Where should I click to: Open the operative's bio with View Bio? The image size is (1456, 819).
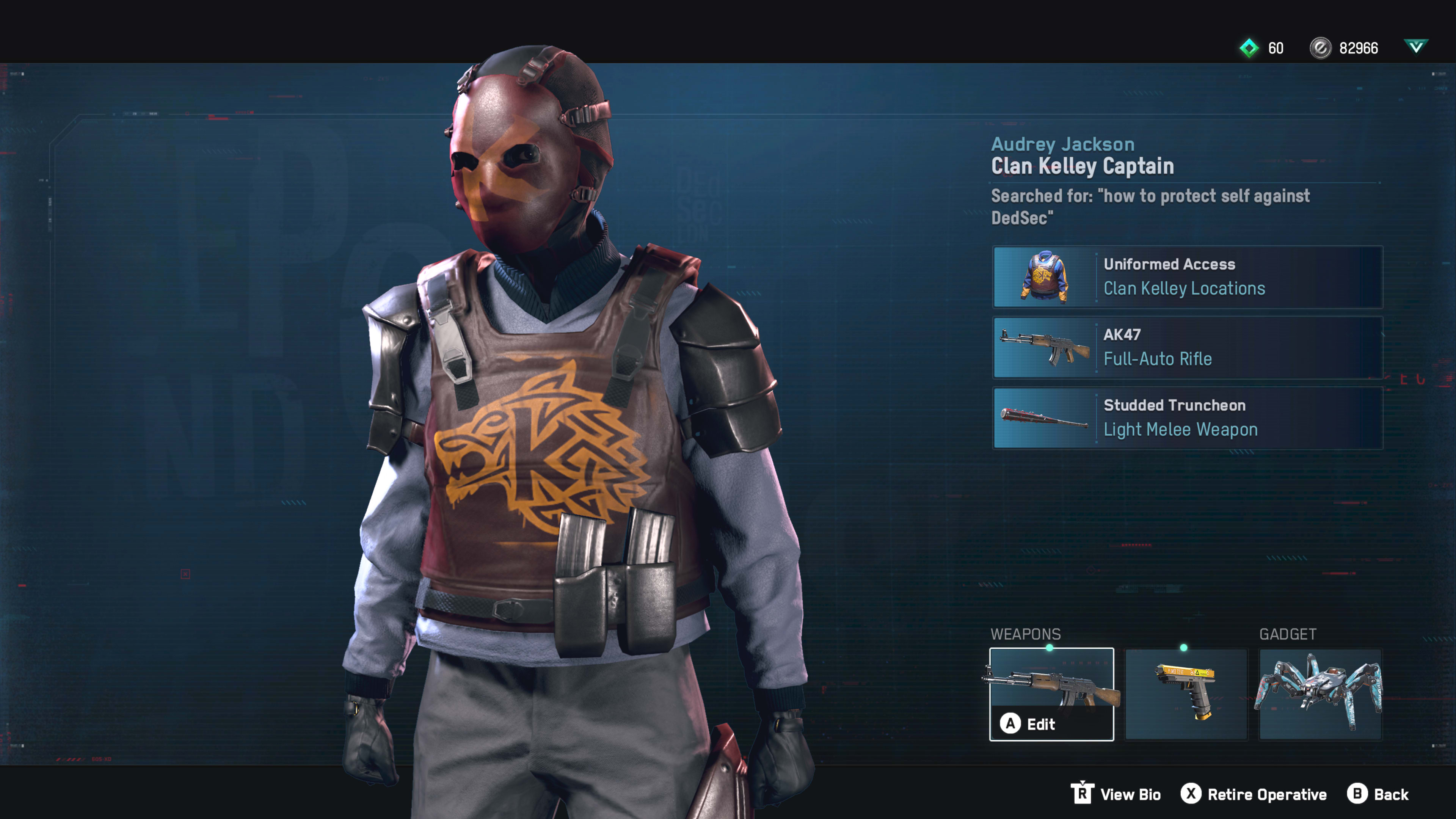[1116, 794]
